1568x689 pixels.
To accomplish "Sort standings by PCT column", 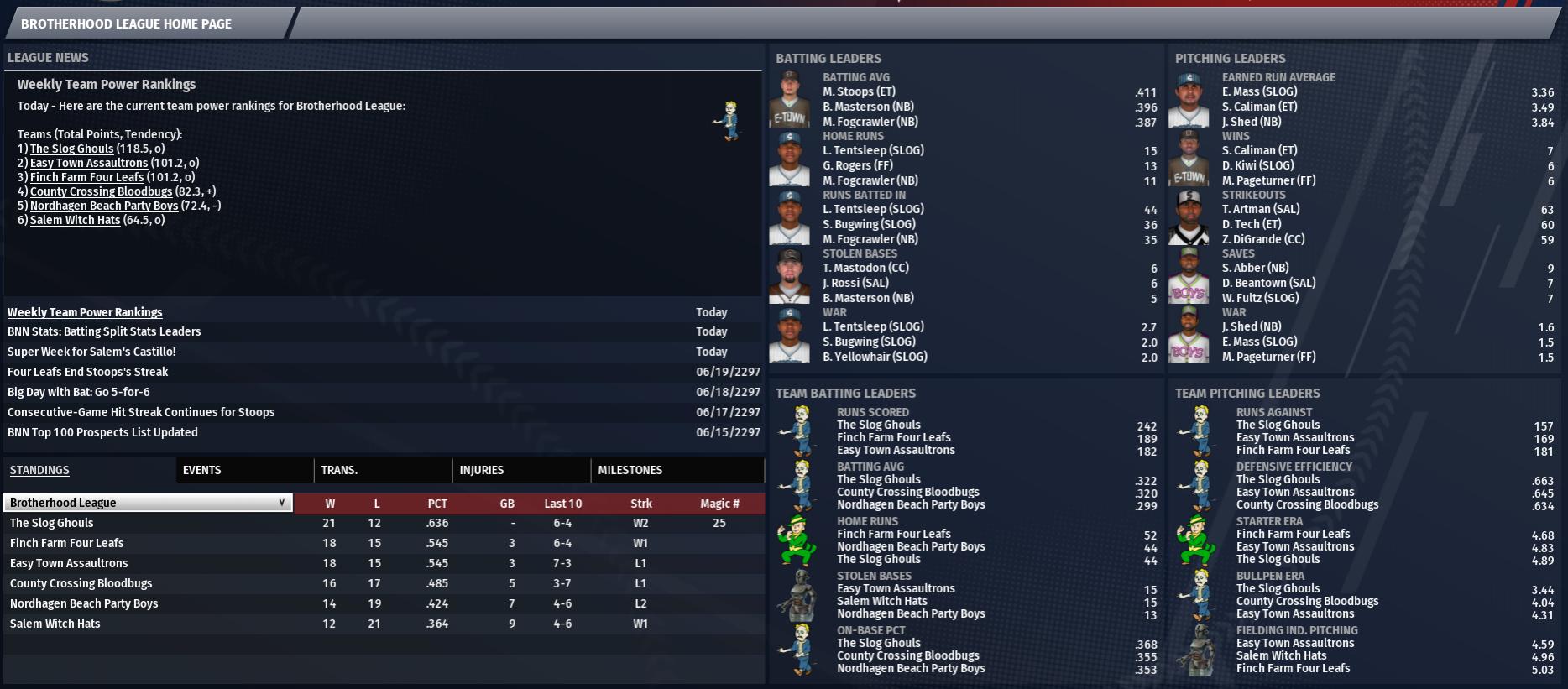I will pyautogui.click(x=437, y=504).
